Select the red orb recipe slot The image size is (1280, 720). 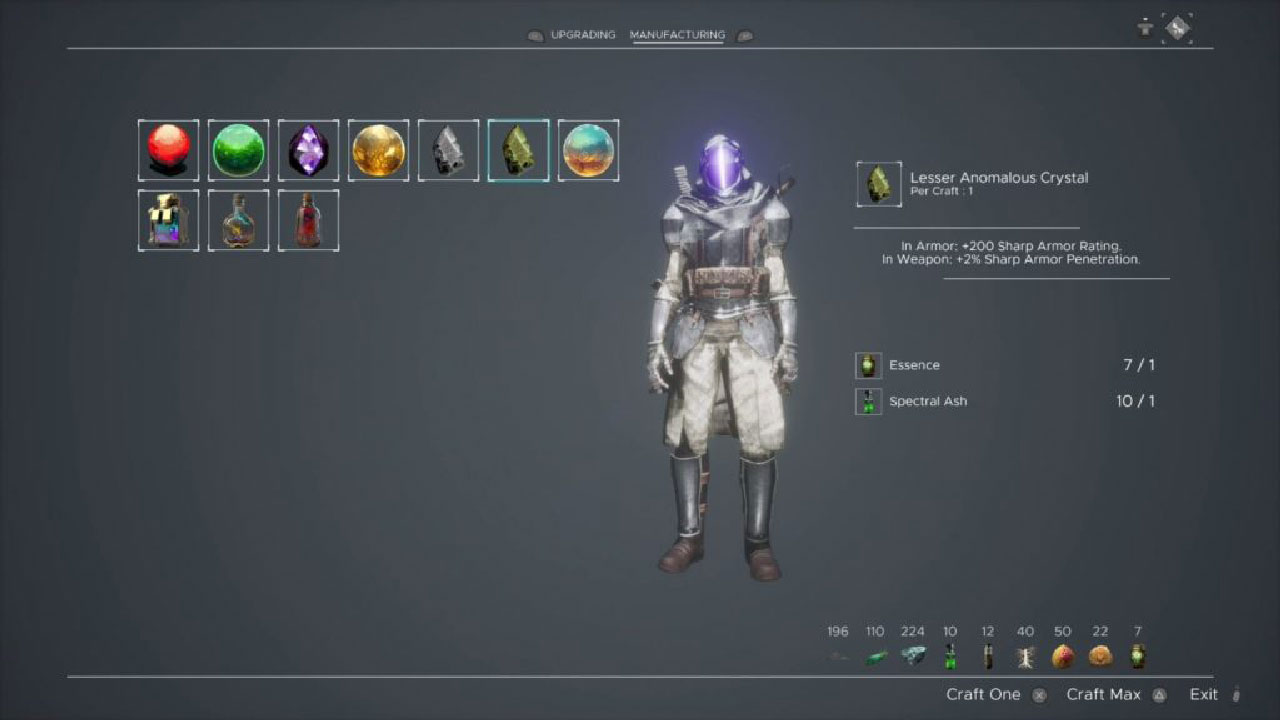168,150
